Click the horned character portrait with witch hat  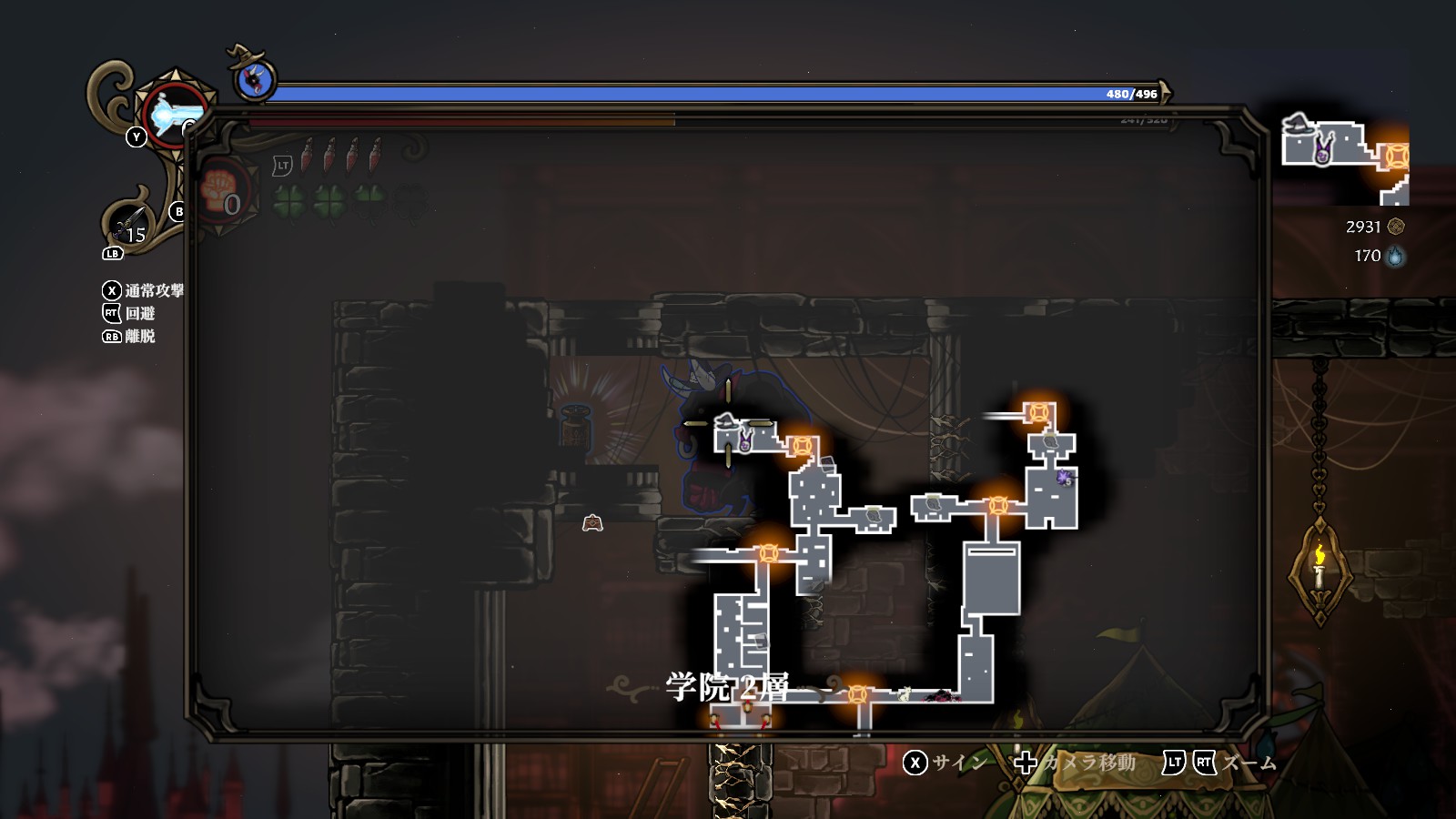click(255, 80)
